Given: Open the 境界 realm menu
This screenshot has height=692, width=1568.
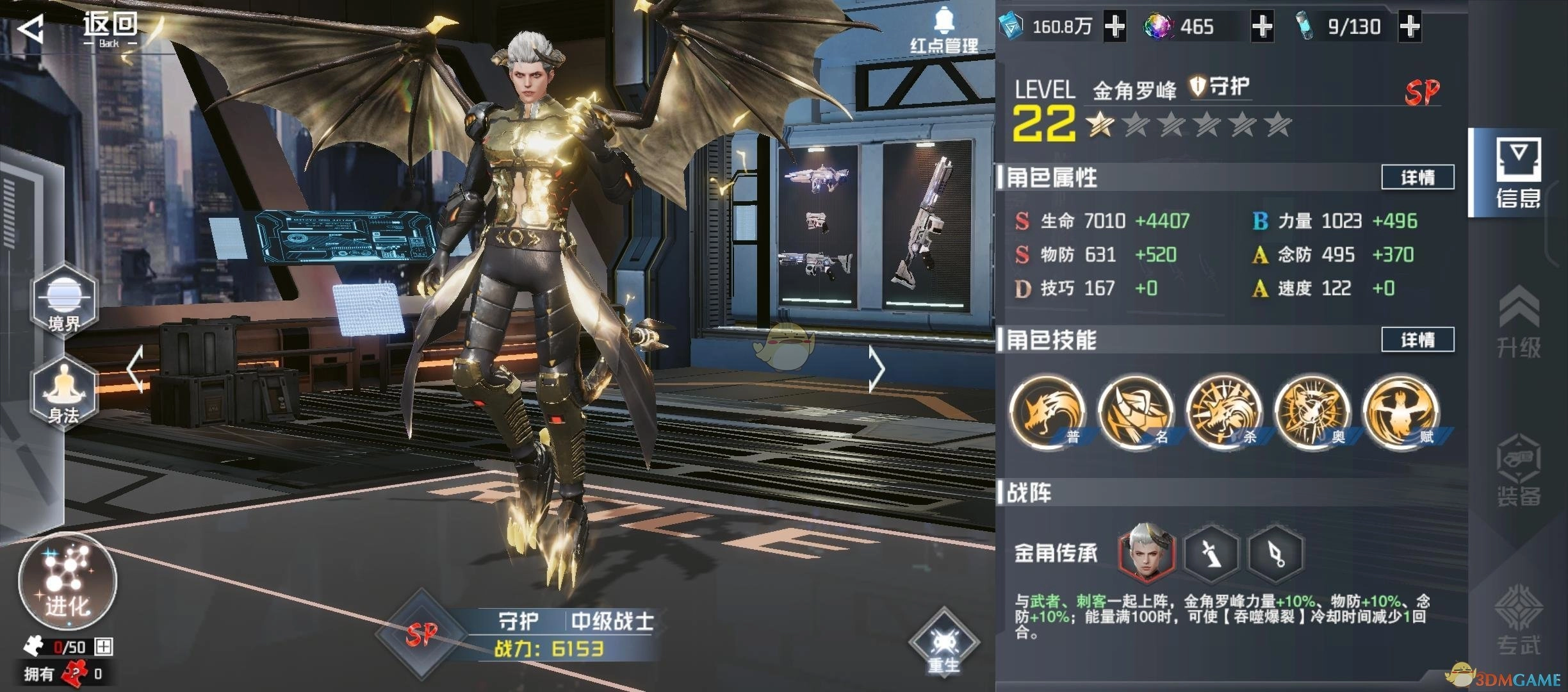Looking at the screenshot, I should [x=64, y=301].
